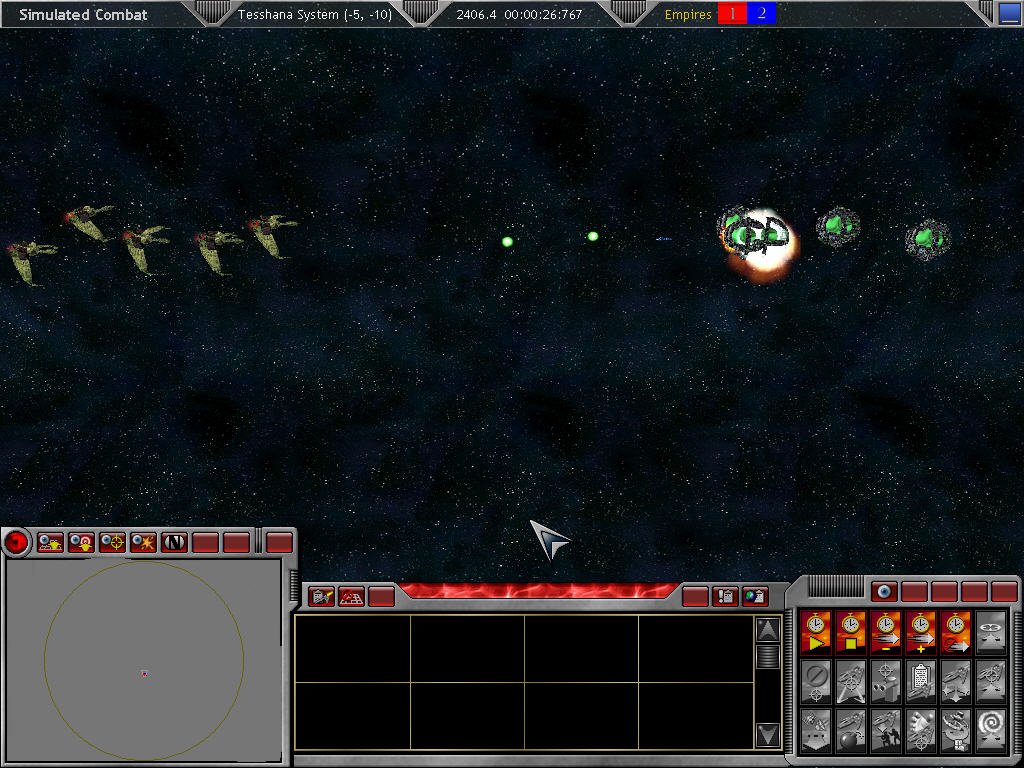Click inside the circular minimap
Screen dimensions: 1024x768
tap(143, 660)
